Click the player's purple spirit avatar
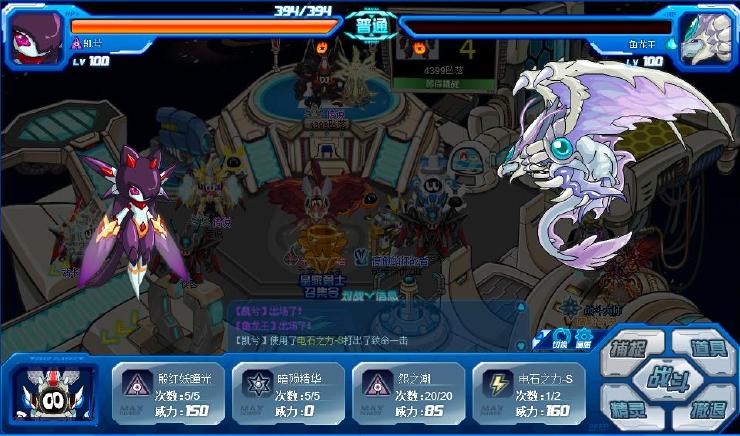This screenshot has width=740, height=436. tap(35, 38)
